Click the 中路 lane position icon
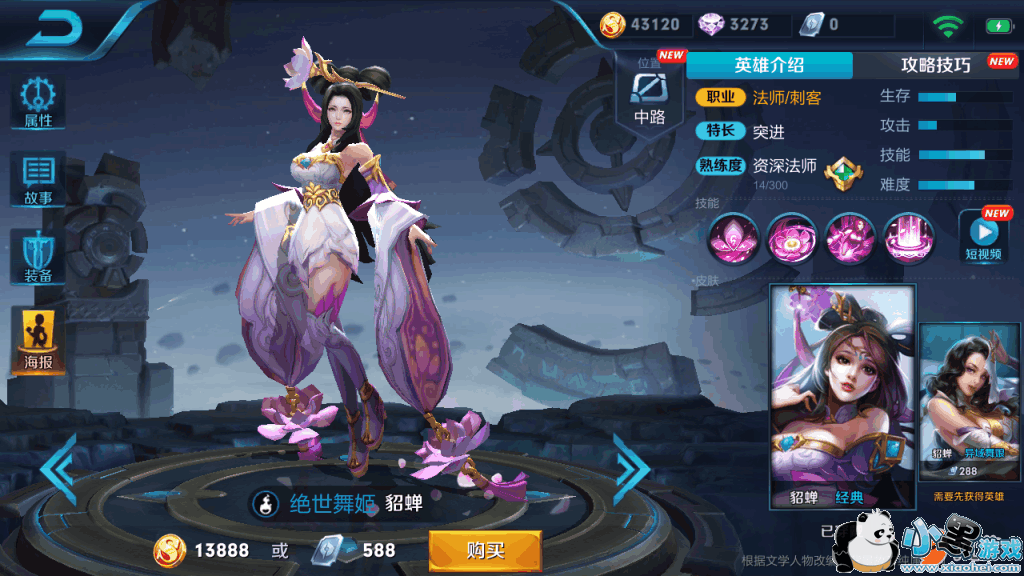The image size is (1024, 576). click(650, 98)
